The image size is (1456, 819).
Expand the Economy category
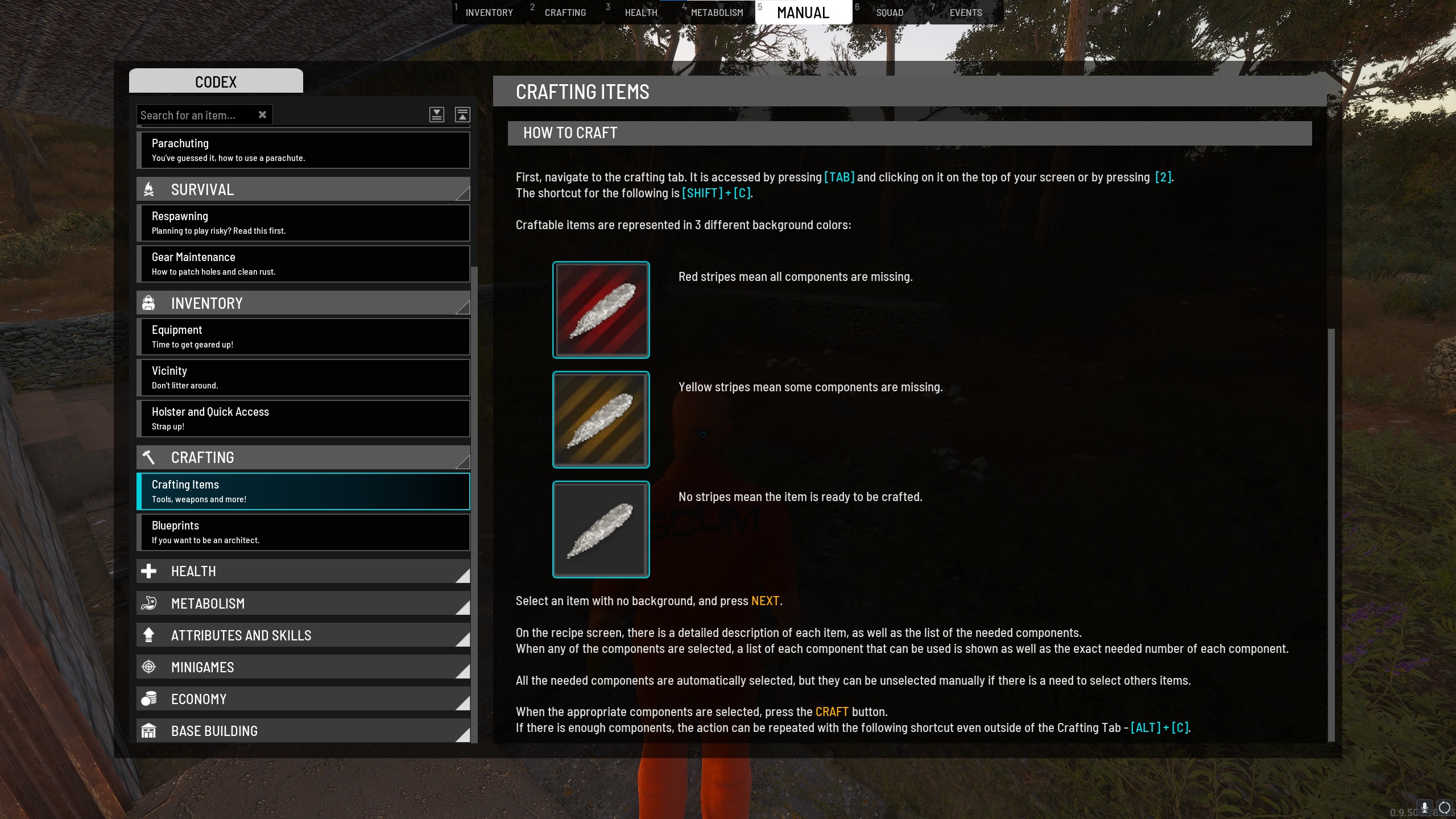pos(303,699)
